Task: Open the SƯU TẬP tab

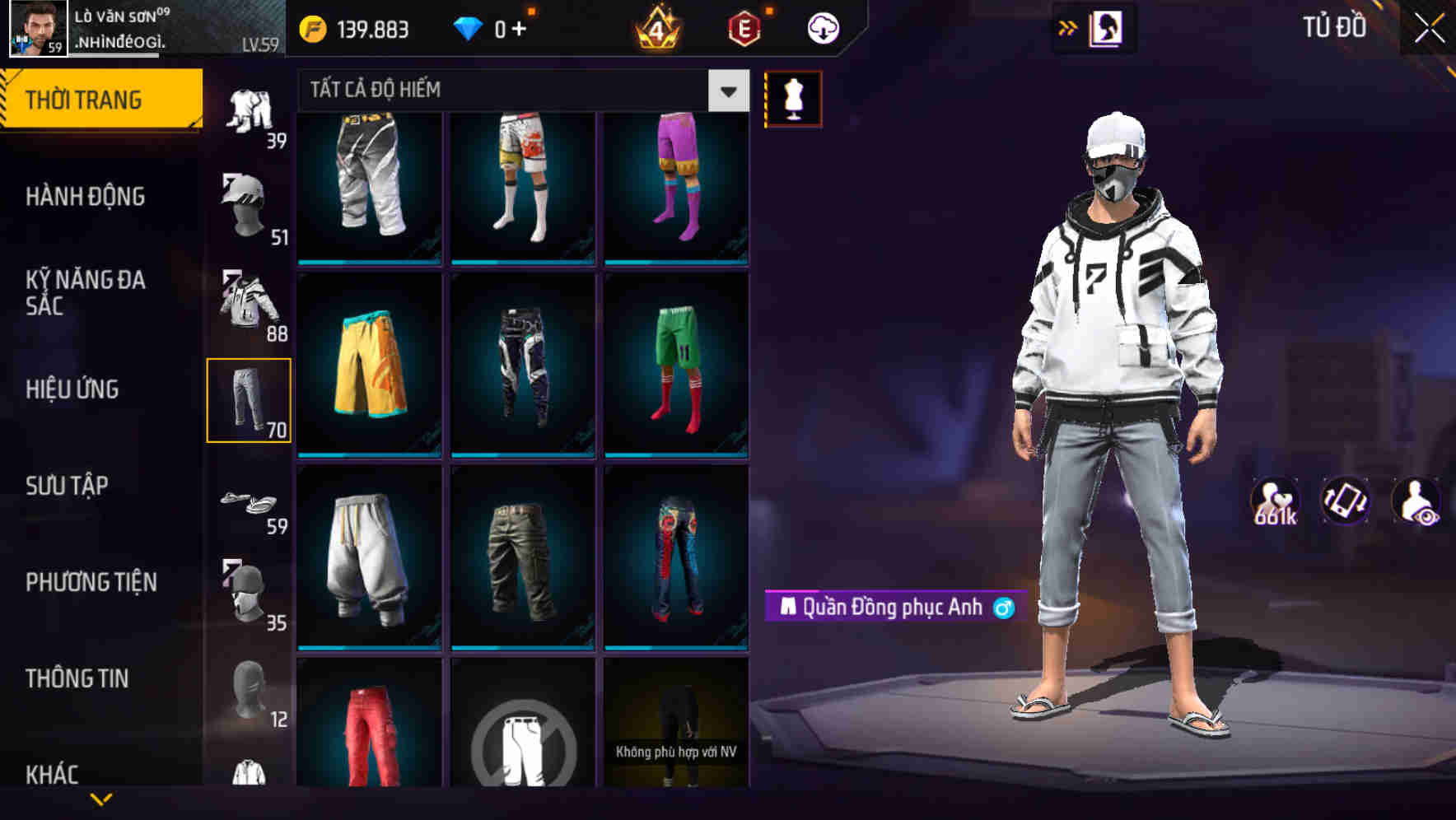Action: (68, 487)
